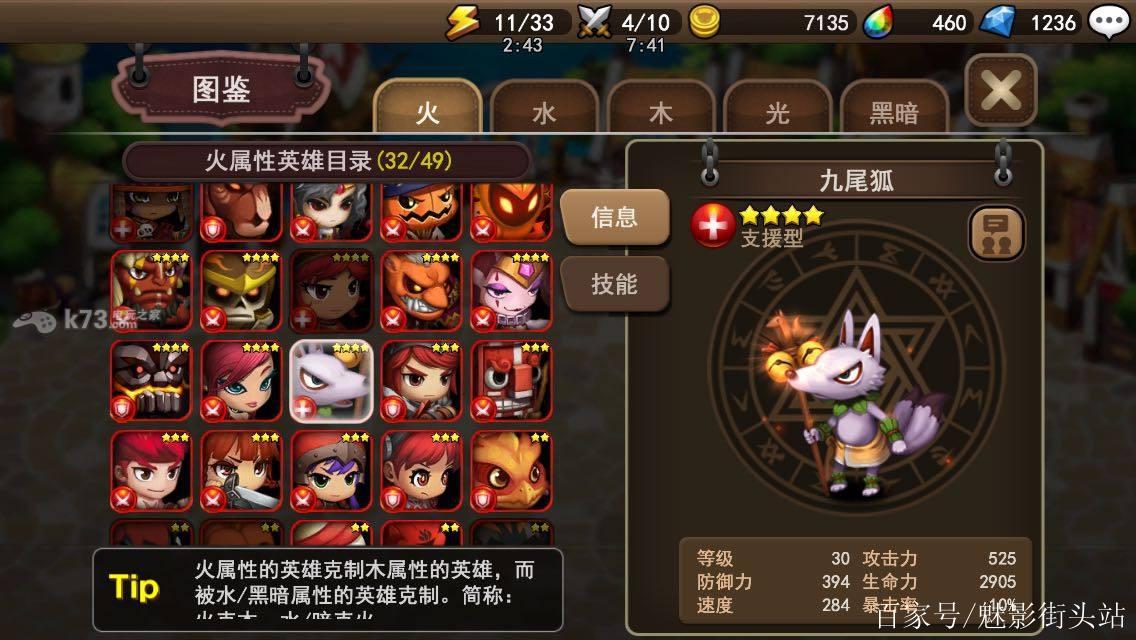Image resolution: width=1136 pixels, height=640 pixels.
Task: Close the 图鉴 encyclopedia window
Action: pos(1000,92)
